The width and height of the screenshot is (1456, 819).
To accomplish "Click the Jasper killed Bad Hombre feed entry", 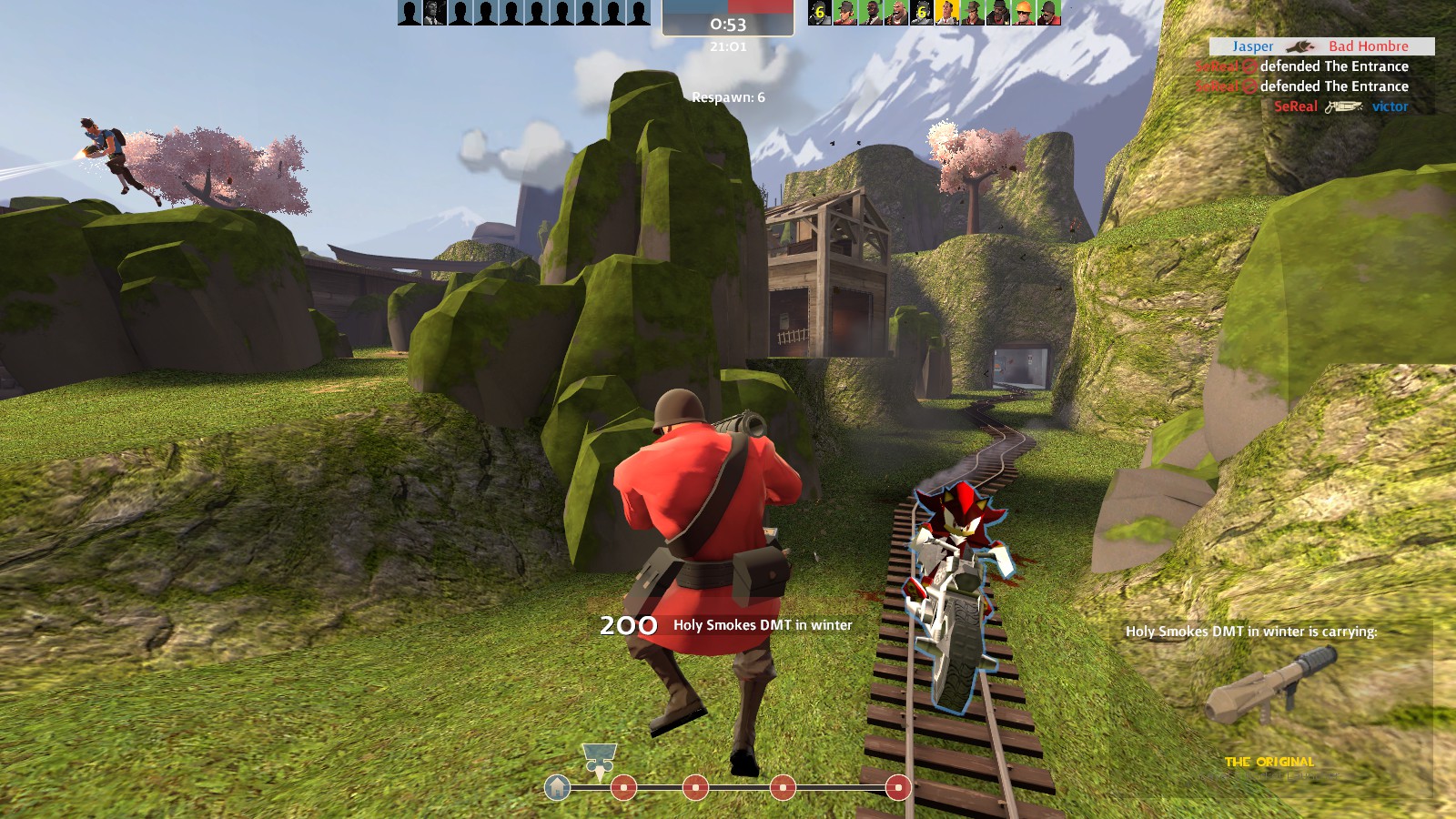I will click(1321, 46).
